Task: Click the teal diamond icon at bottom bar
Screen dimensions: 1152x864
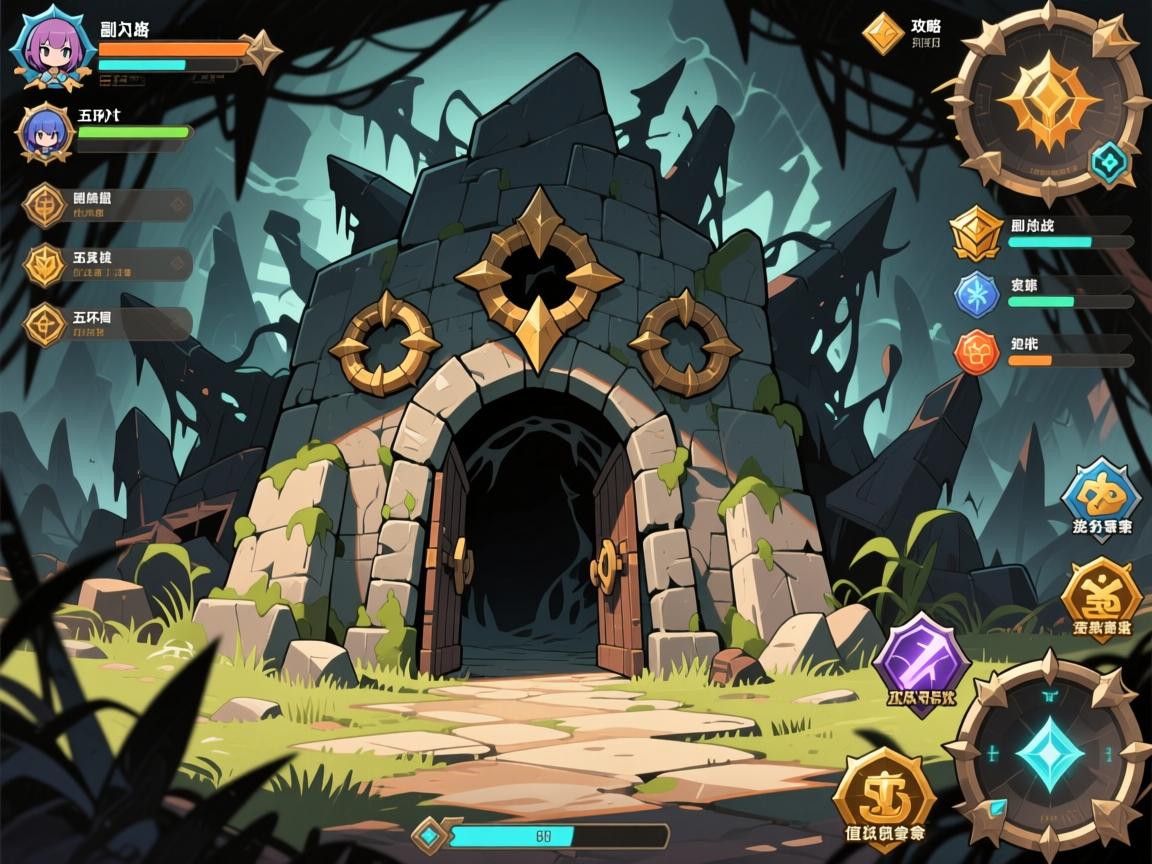Action: pos(430,835)
